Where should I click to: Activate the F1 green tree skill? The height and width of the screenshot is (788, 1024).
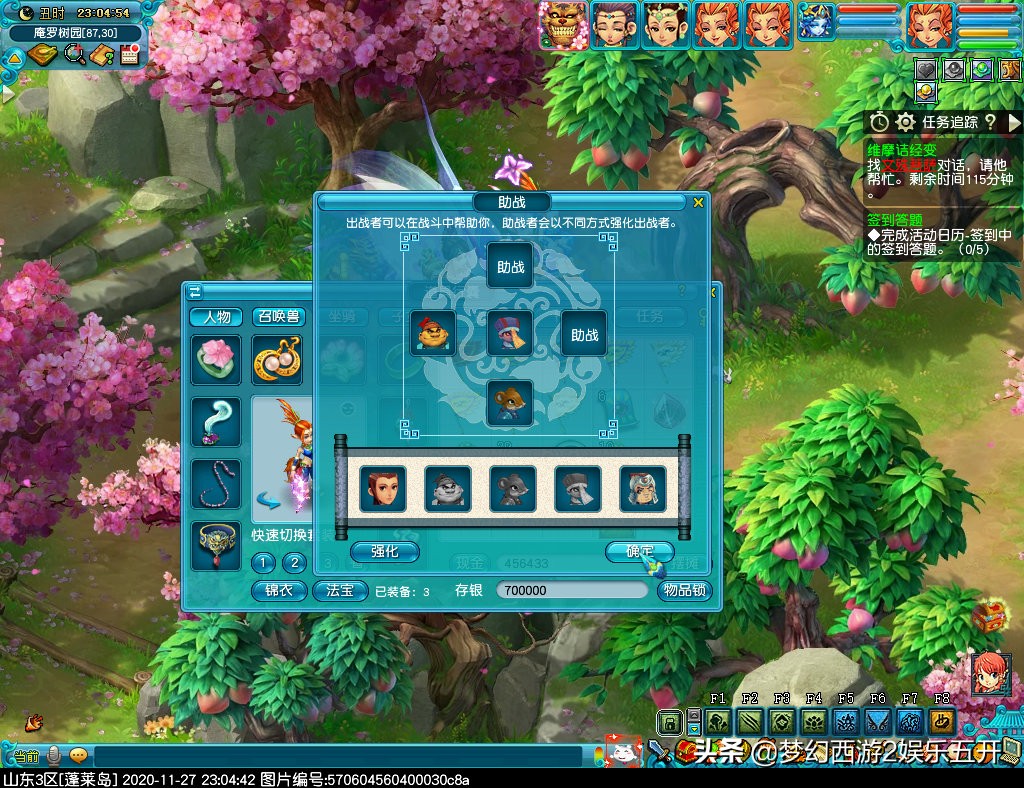point(717,721)
